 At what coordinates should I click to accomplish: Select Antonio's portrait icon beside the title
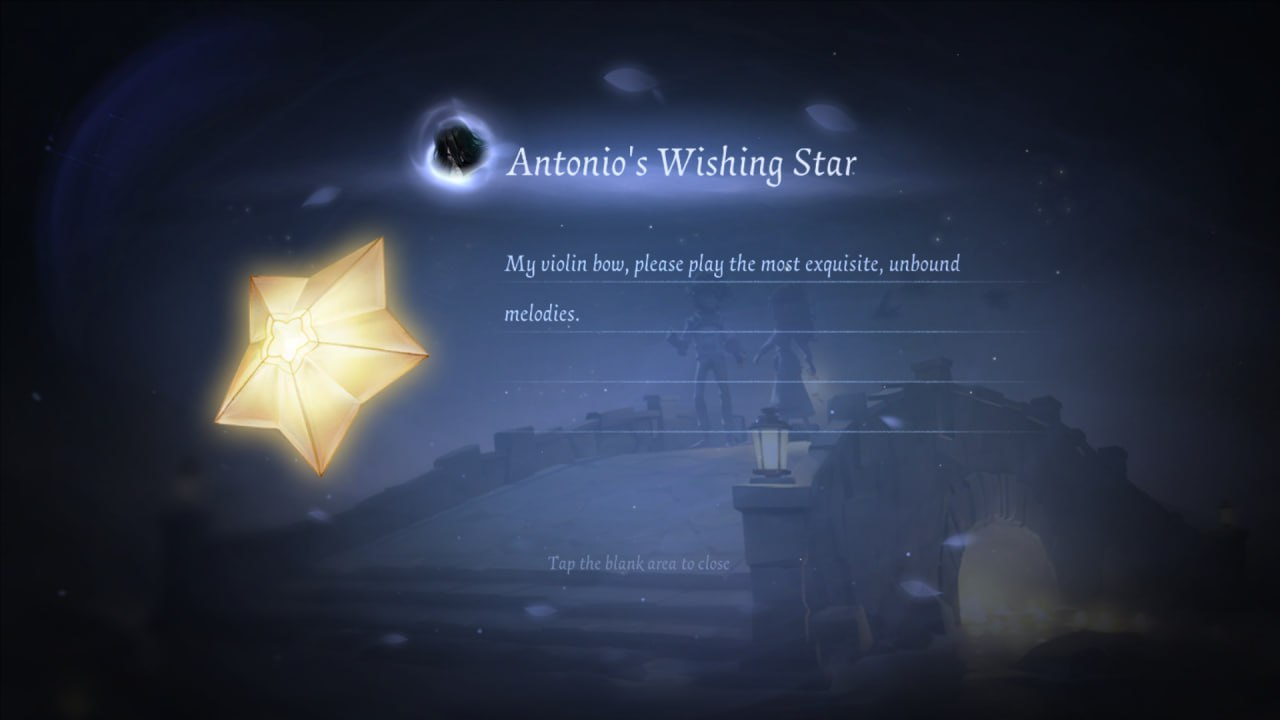click(x=455, y=150)
